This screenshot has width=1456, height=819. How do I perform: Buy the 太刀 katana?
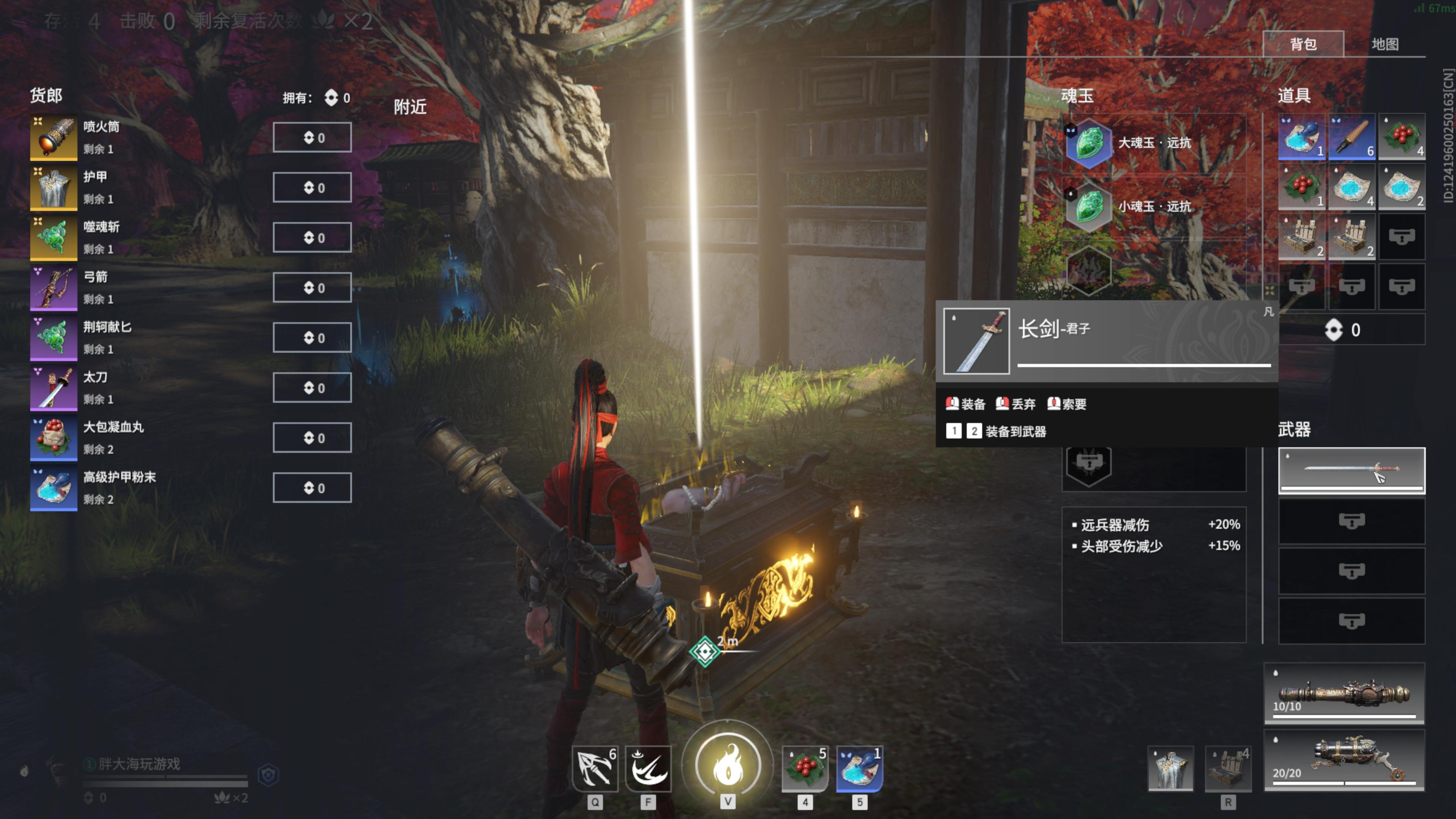tap(312, 388)
